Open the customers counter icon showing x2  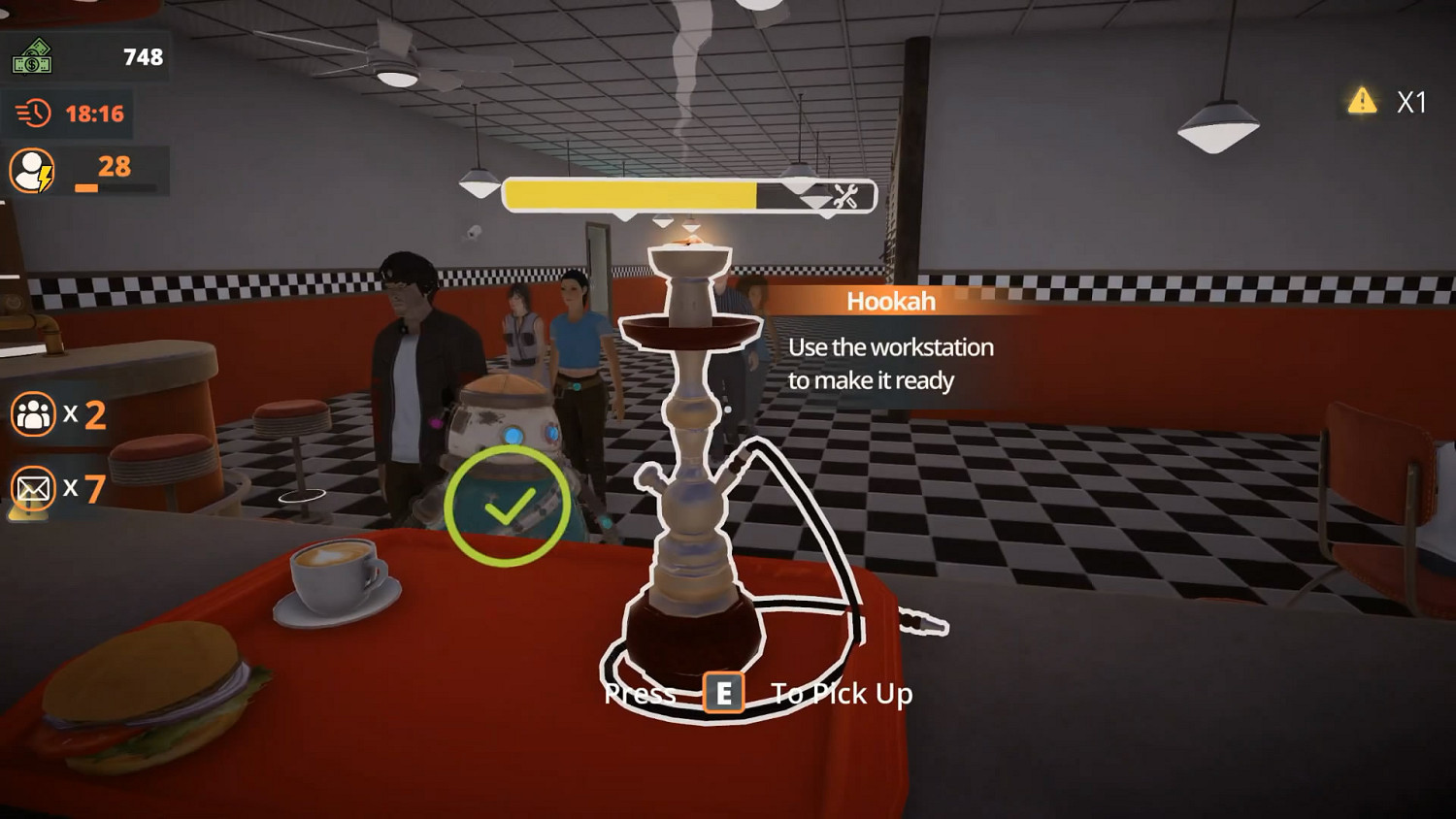[33, 415]
